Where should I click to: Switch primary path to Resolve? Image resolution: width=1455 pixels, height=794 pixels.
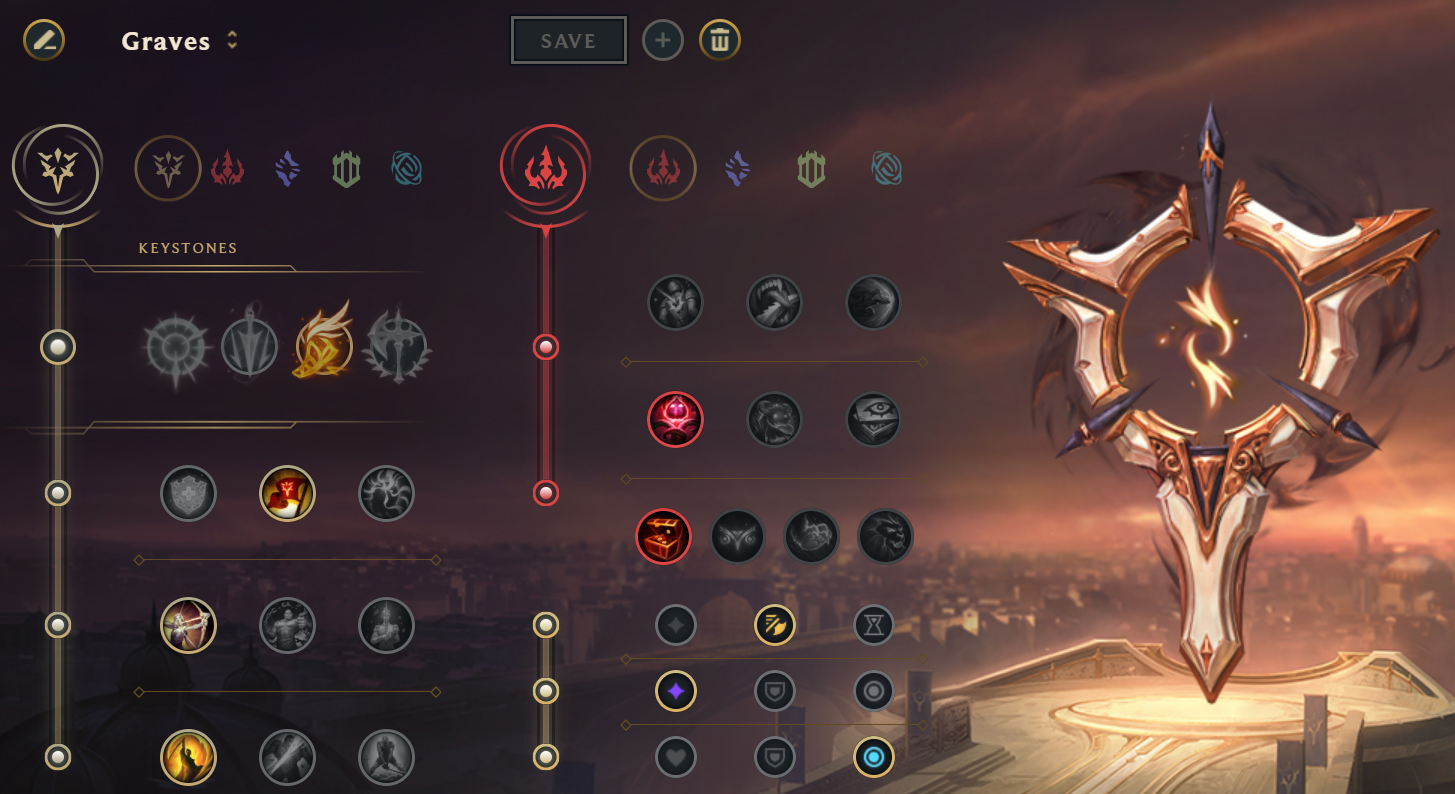(346, 169)
